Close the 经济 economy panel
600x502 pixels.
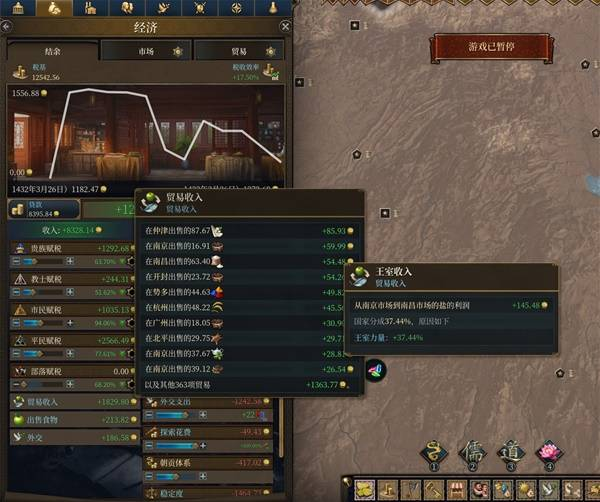point(287,27)
